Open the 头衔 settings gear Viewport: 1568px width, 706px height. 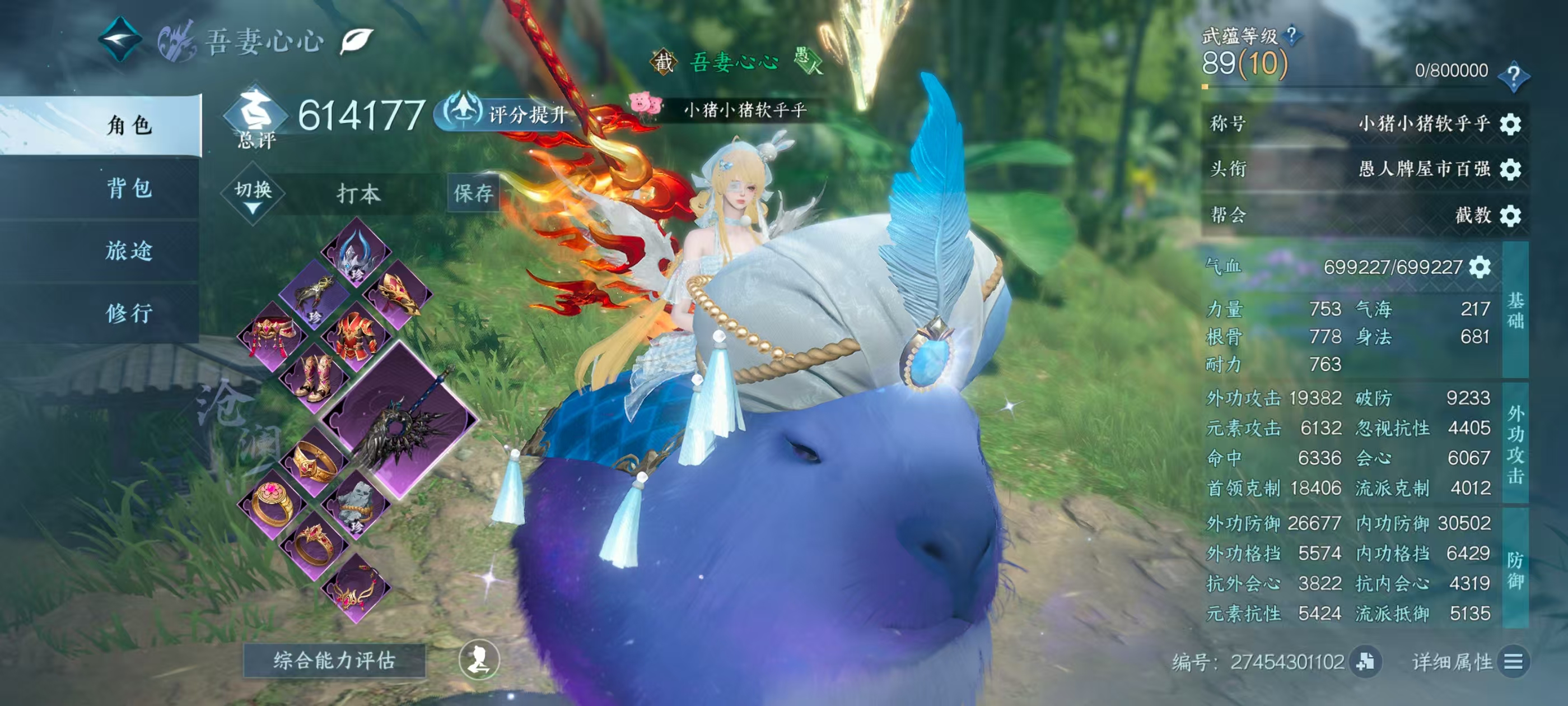(1510, 169)
